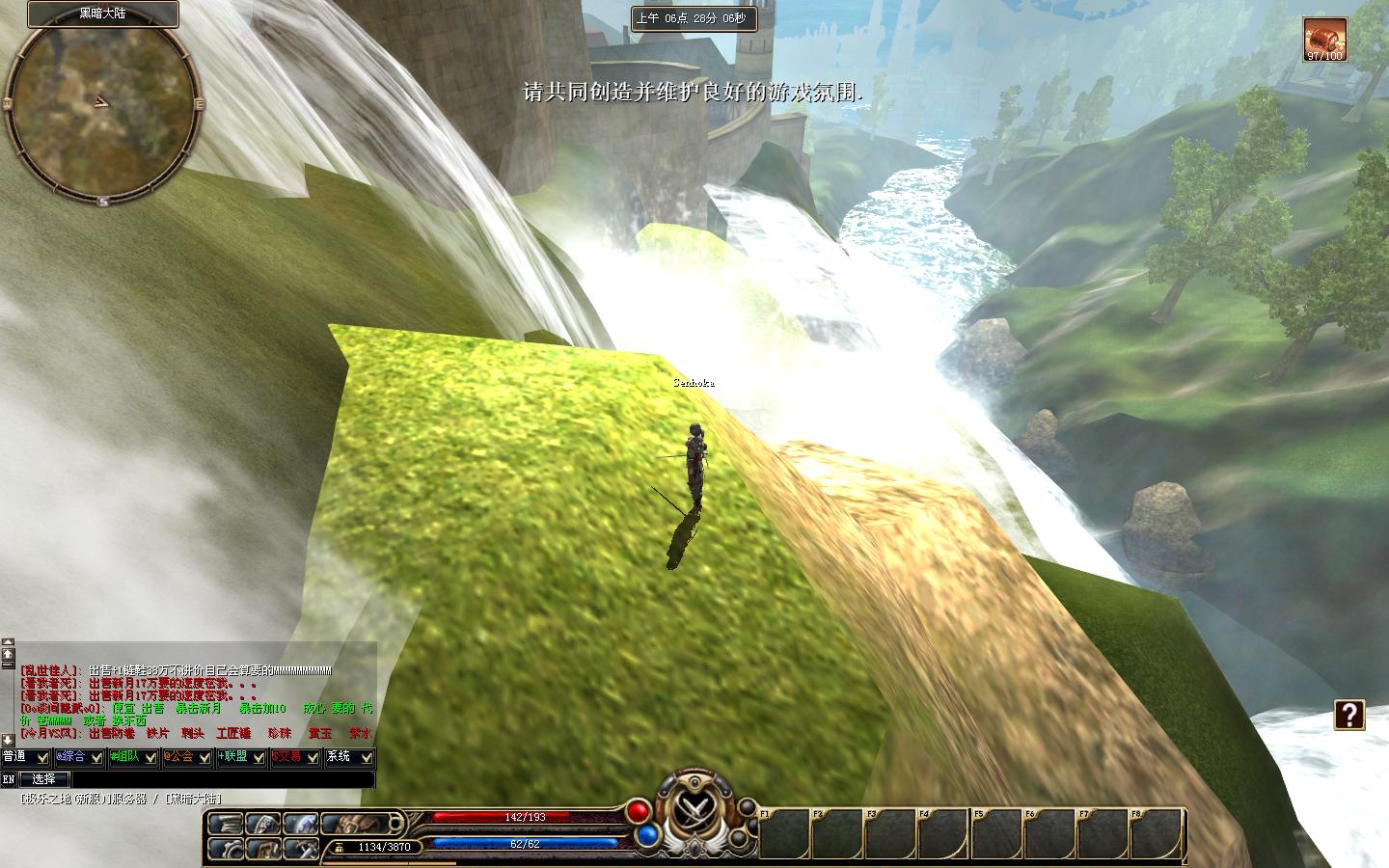Toggle the 联盟 alliance chat filter
Screen dimensions: 1389x868
241,757
